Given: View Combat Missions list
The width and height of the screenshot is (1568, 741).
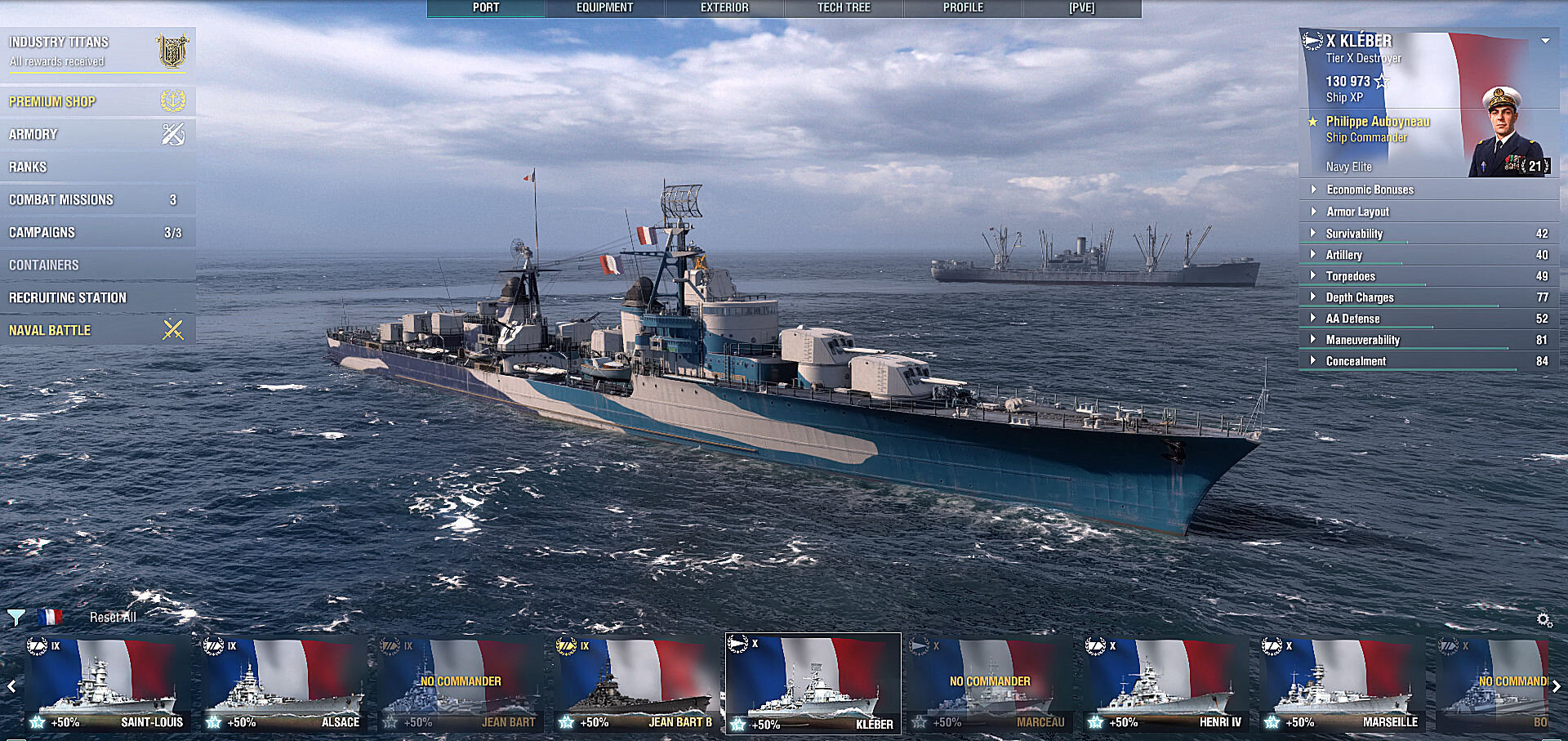Looking at the screenshot, I should (61, 200).
